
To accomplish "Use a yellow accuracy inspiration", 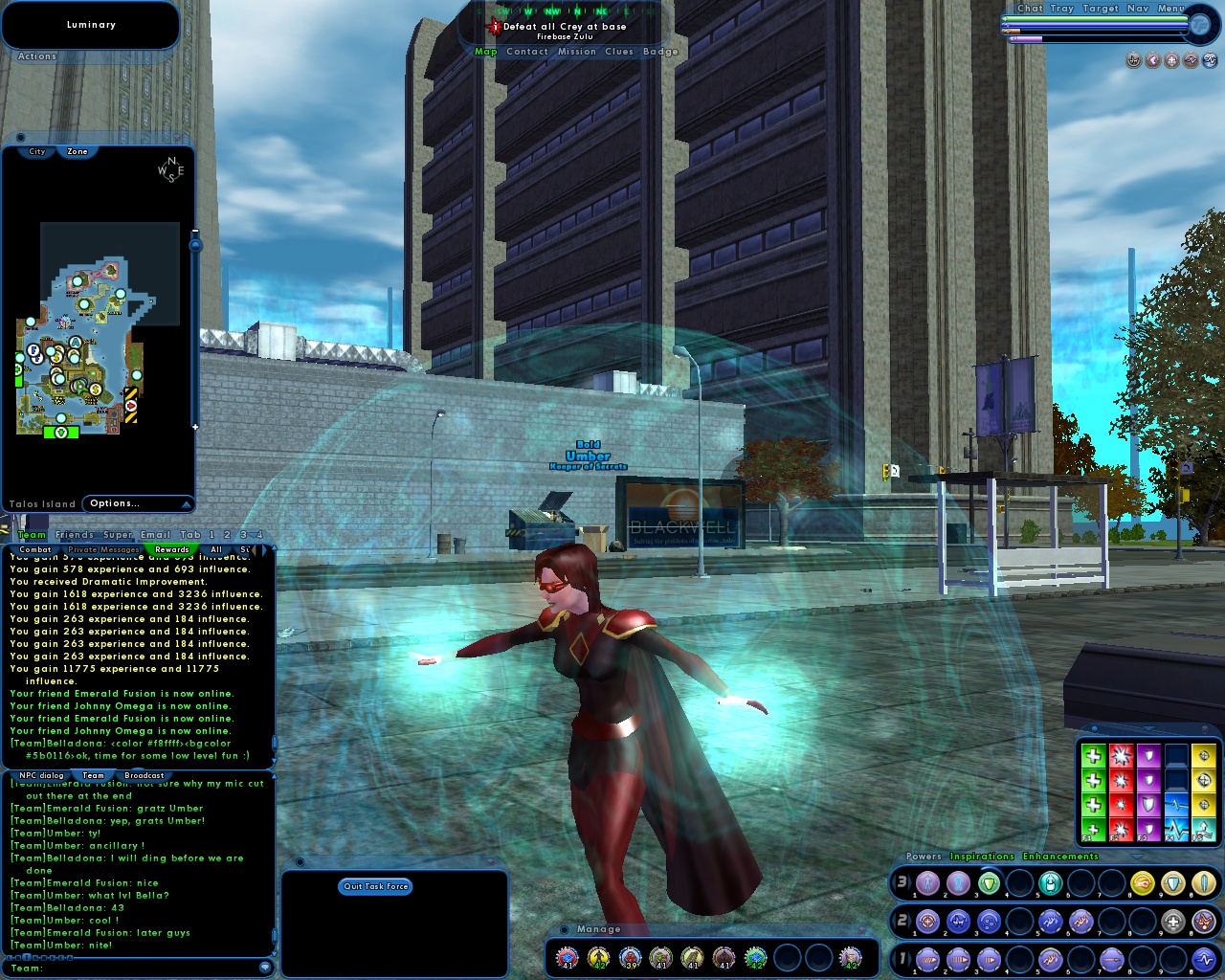I will (1204, 756).
